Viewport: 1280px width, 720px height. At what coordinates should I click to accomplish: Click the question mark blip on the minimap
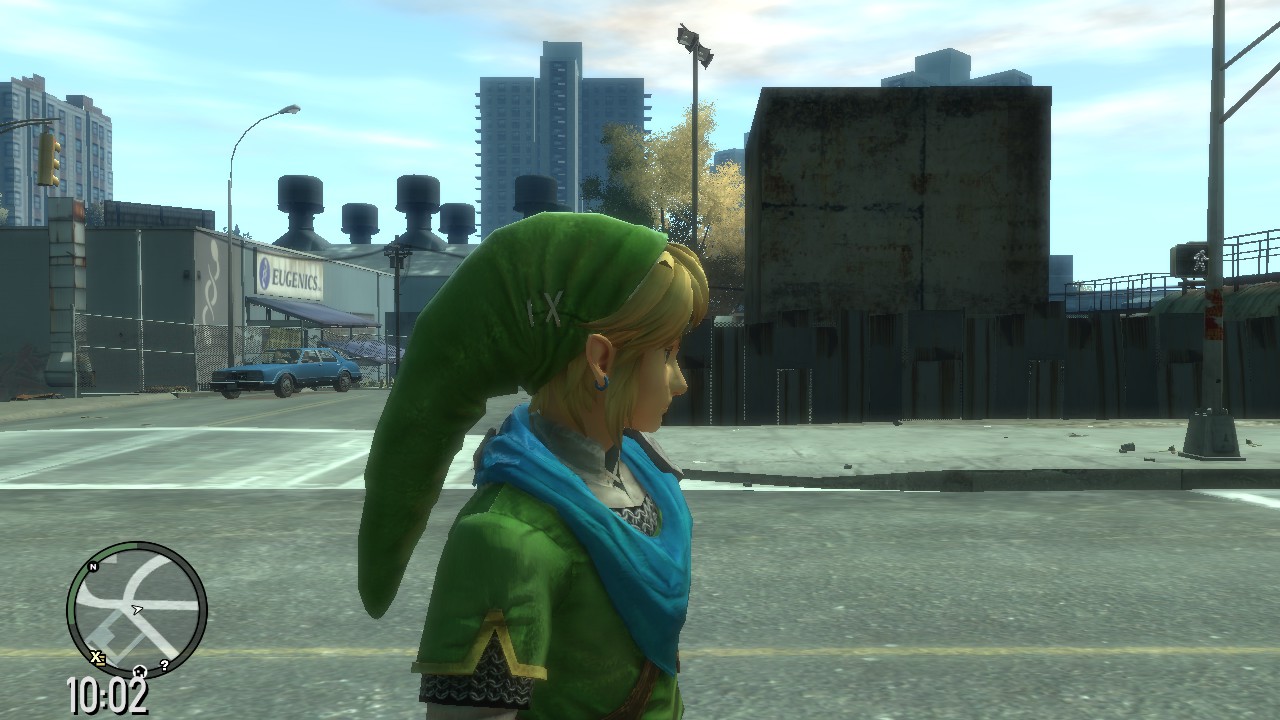(165, 663)
